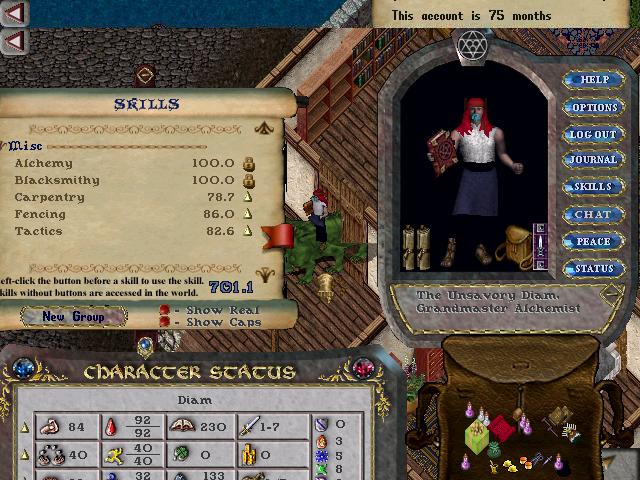Open the Journal
This screenshot has height=480, width=640.
click(594, 160)
